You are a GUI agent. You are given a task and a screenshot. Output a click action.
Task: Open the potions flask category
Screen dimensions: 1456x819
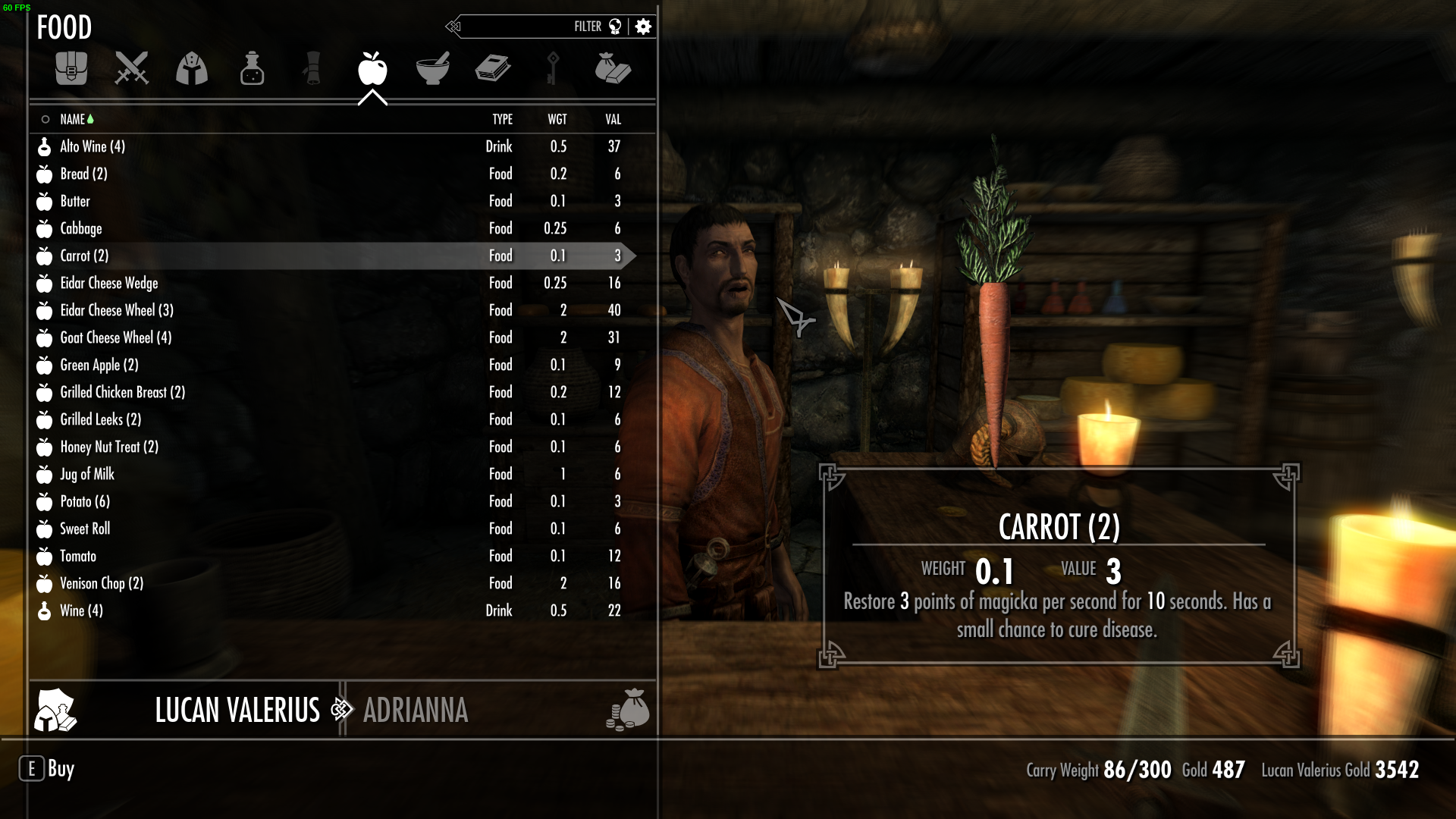252,69
